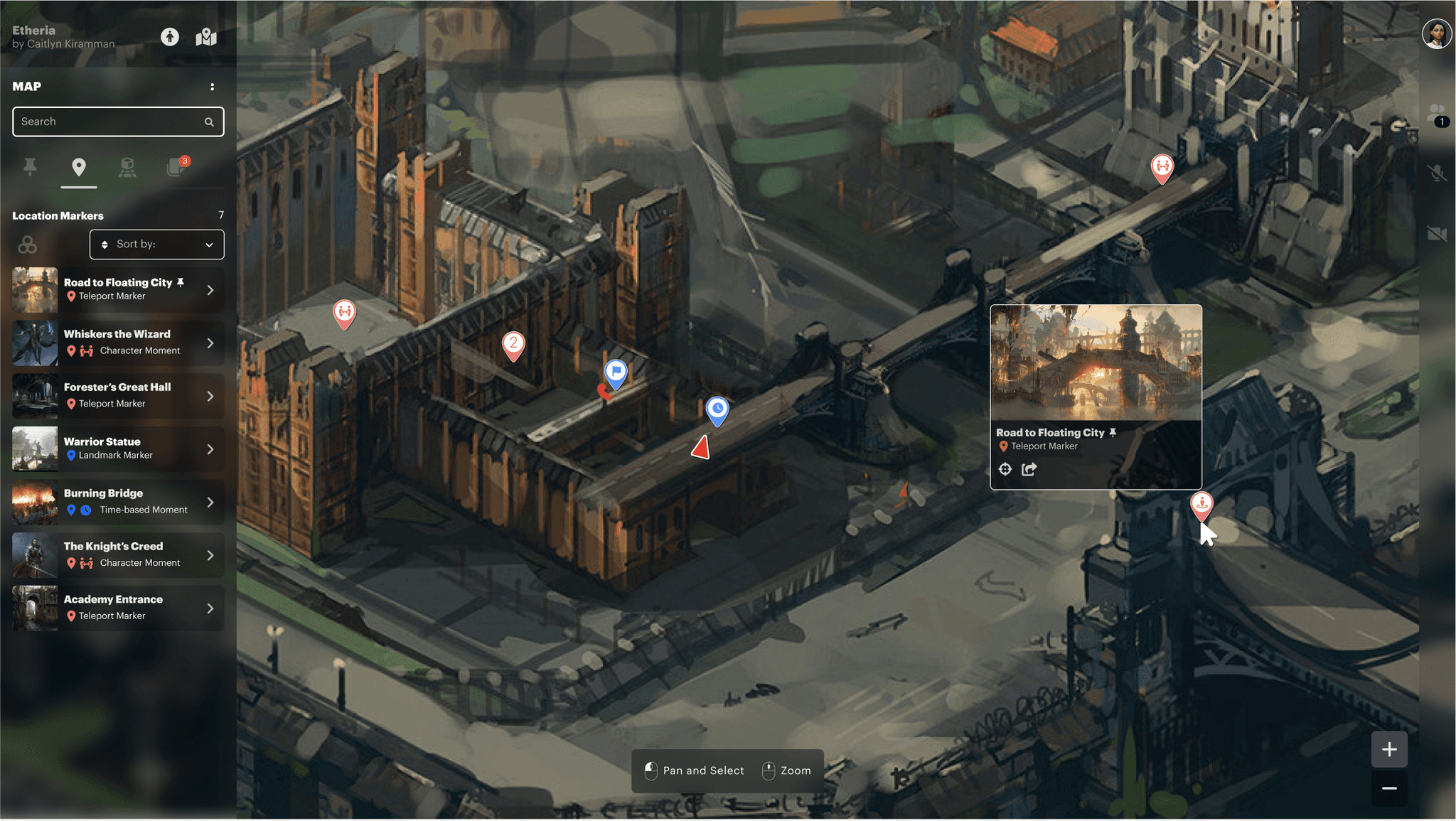Switch to the pinned items tab
The width and height of the screenshot is (1456, 821).
(x=30, y=167)
